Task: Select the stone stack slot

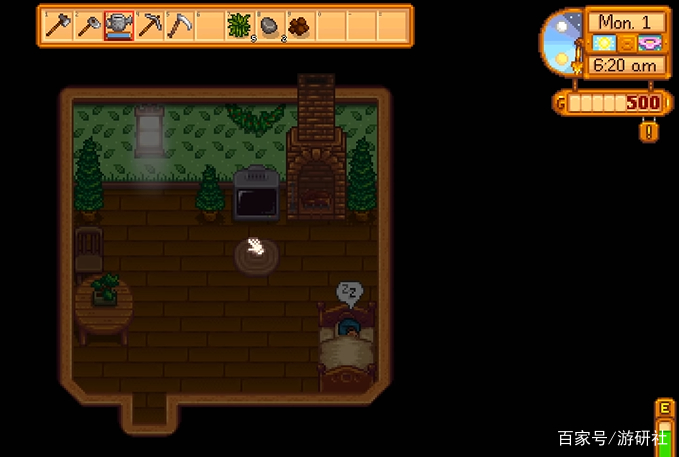Action: click(270, 25)
